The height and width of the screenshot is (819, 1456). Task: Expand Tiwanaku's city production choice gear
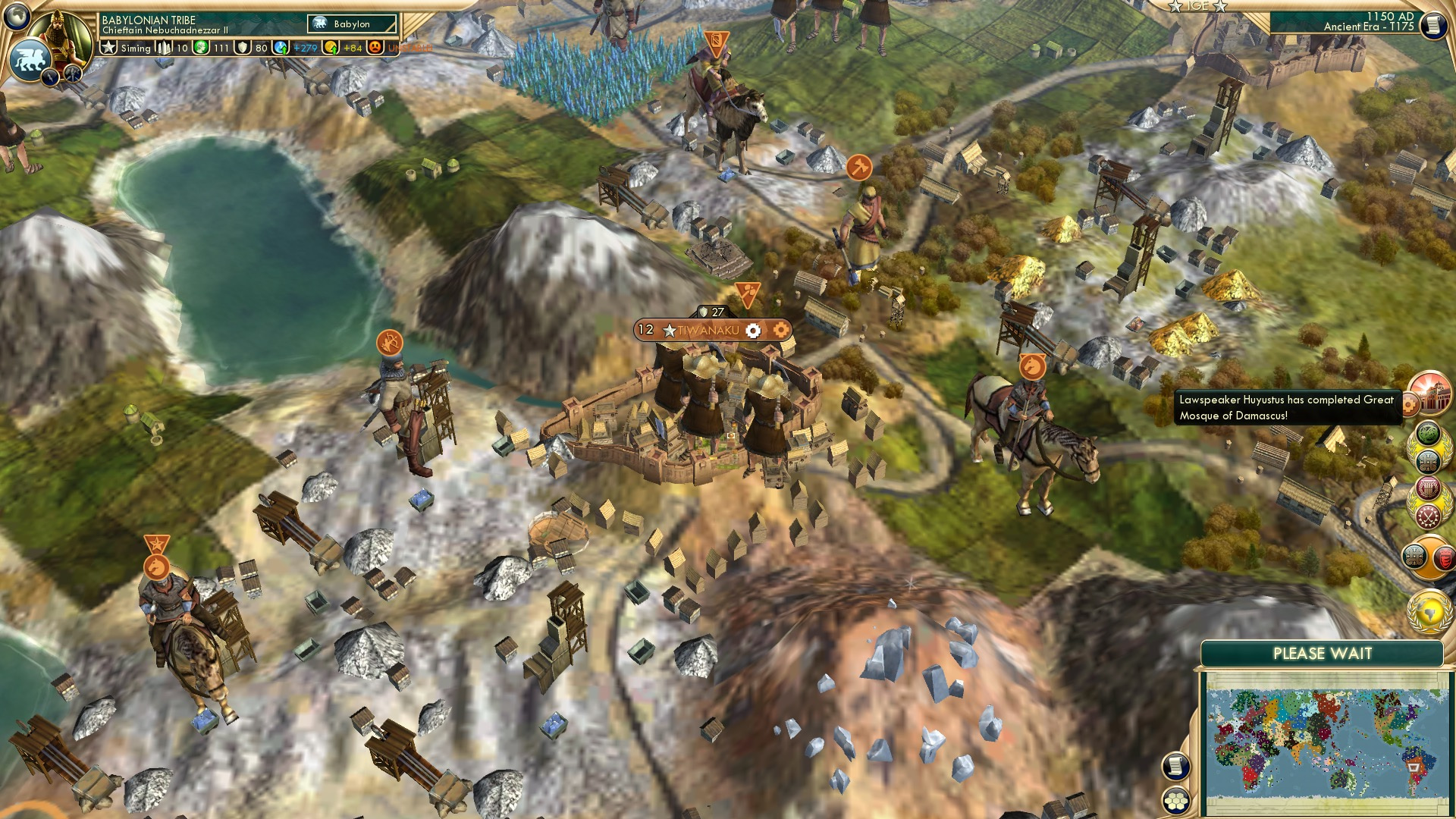[780, 330]
